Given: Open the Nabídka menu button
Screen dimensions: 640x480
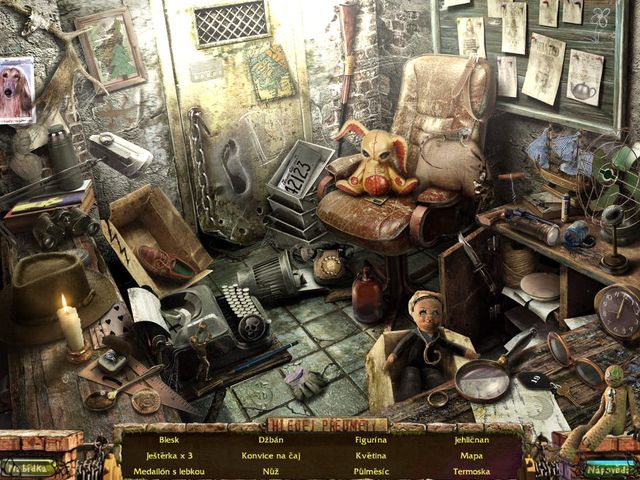Looking at the screenshot, I should tap(28, 466).
